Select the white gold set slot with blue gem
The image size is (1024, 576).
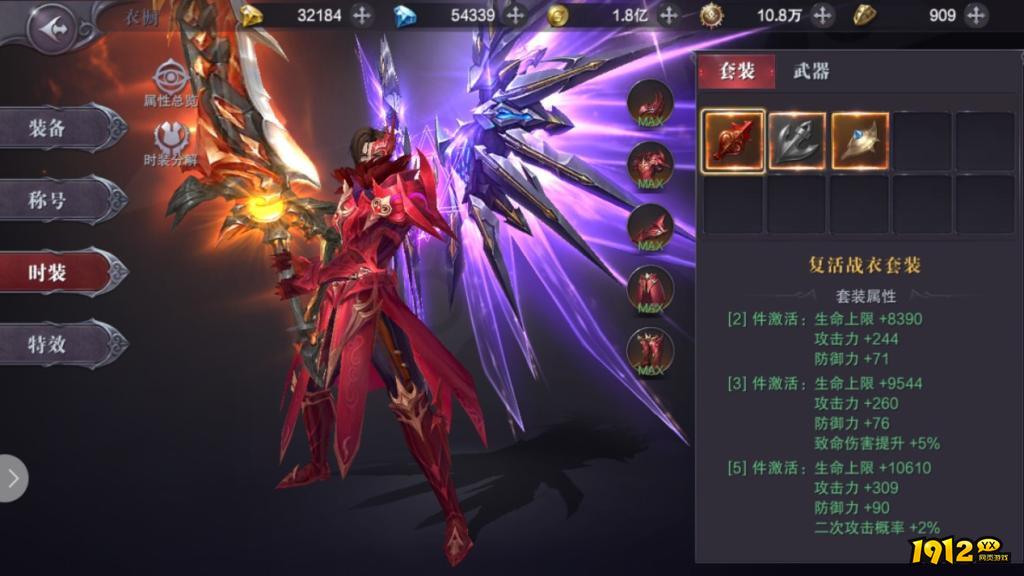860,140
